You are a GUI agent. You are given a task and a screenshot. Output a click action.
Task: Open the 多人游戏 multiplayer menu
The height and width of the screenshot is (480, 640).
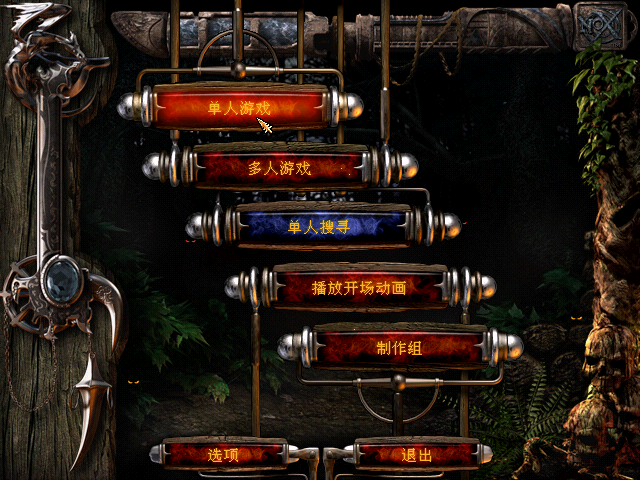(280, 167)
